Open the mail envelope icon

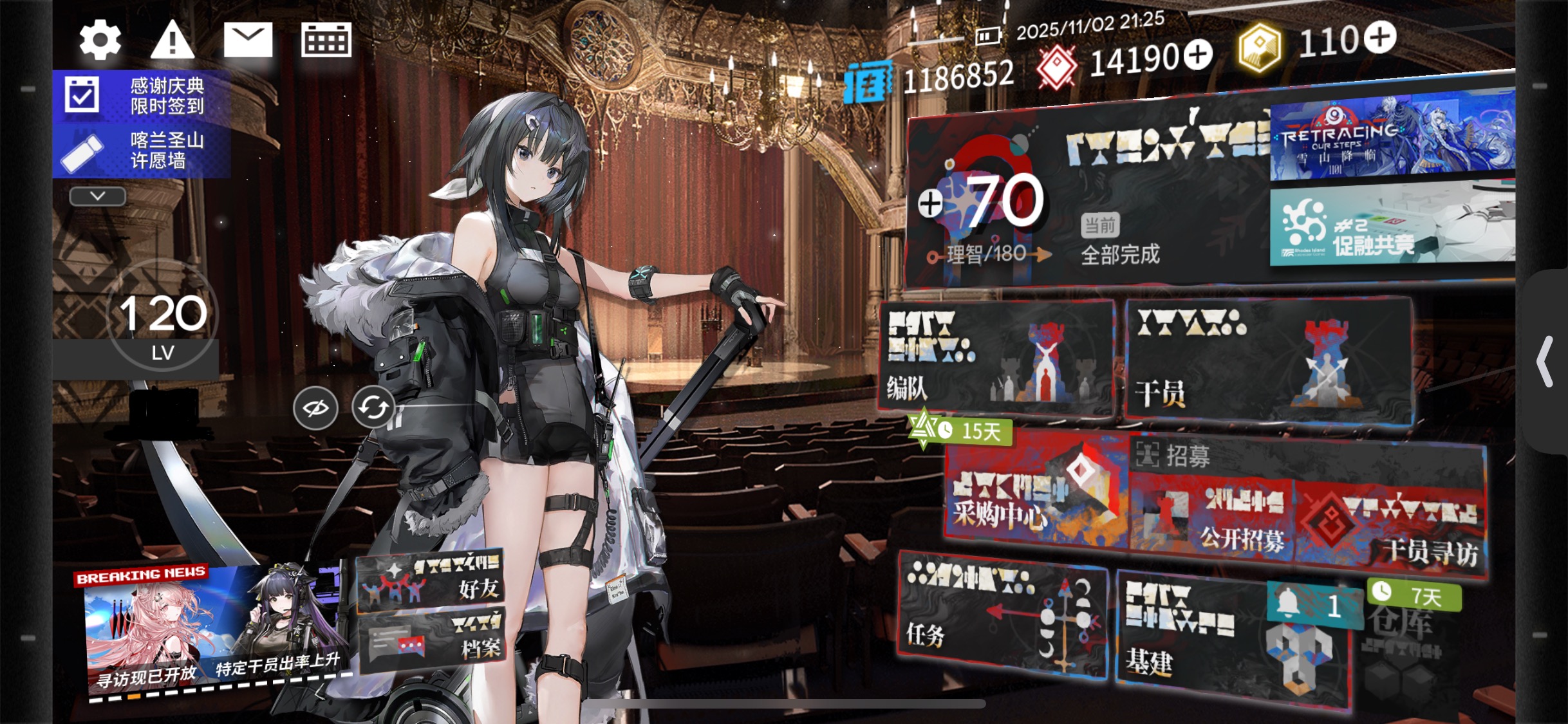coord(248,40)
